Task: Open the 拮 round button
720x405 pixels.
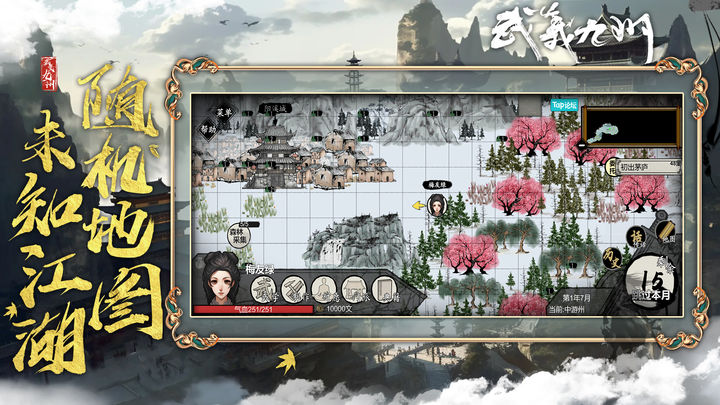Action: click(x=633, y=237)
